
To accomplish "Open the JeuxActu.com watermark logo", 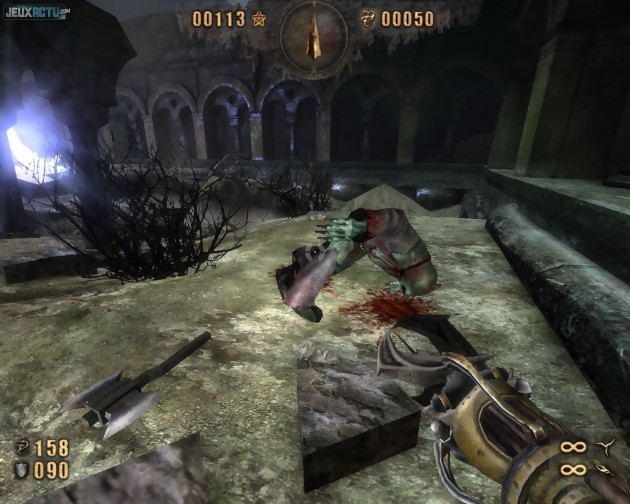I will click(36, 11).
